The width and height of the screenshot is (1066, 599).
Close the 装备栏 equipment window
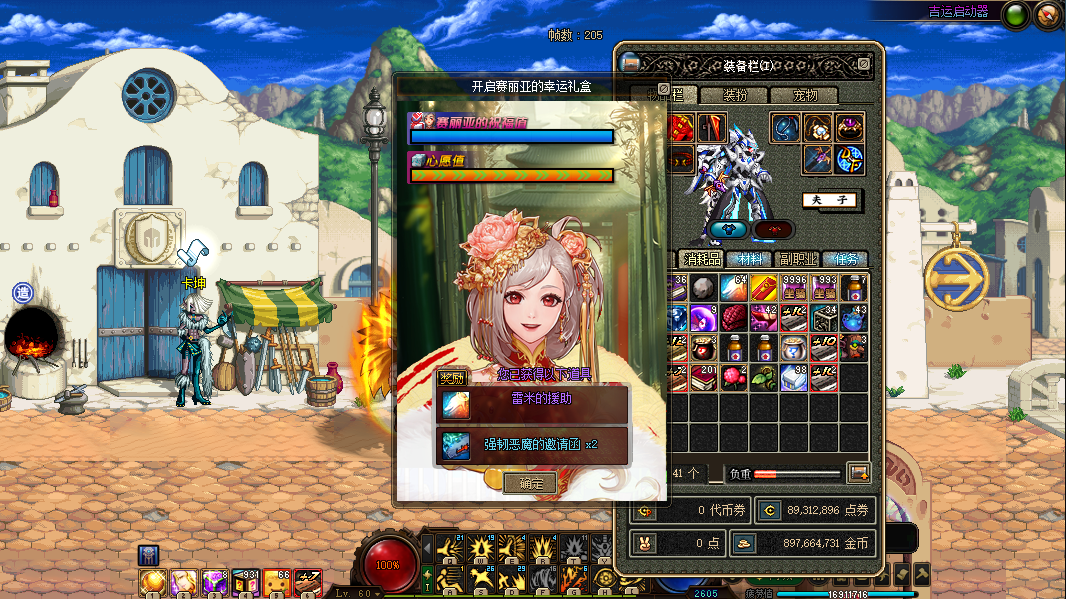864,64
